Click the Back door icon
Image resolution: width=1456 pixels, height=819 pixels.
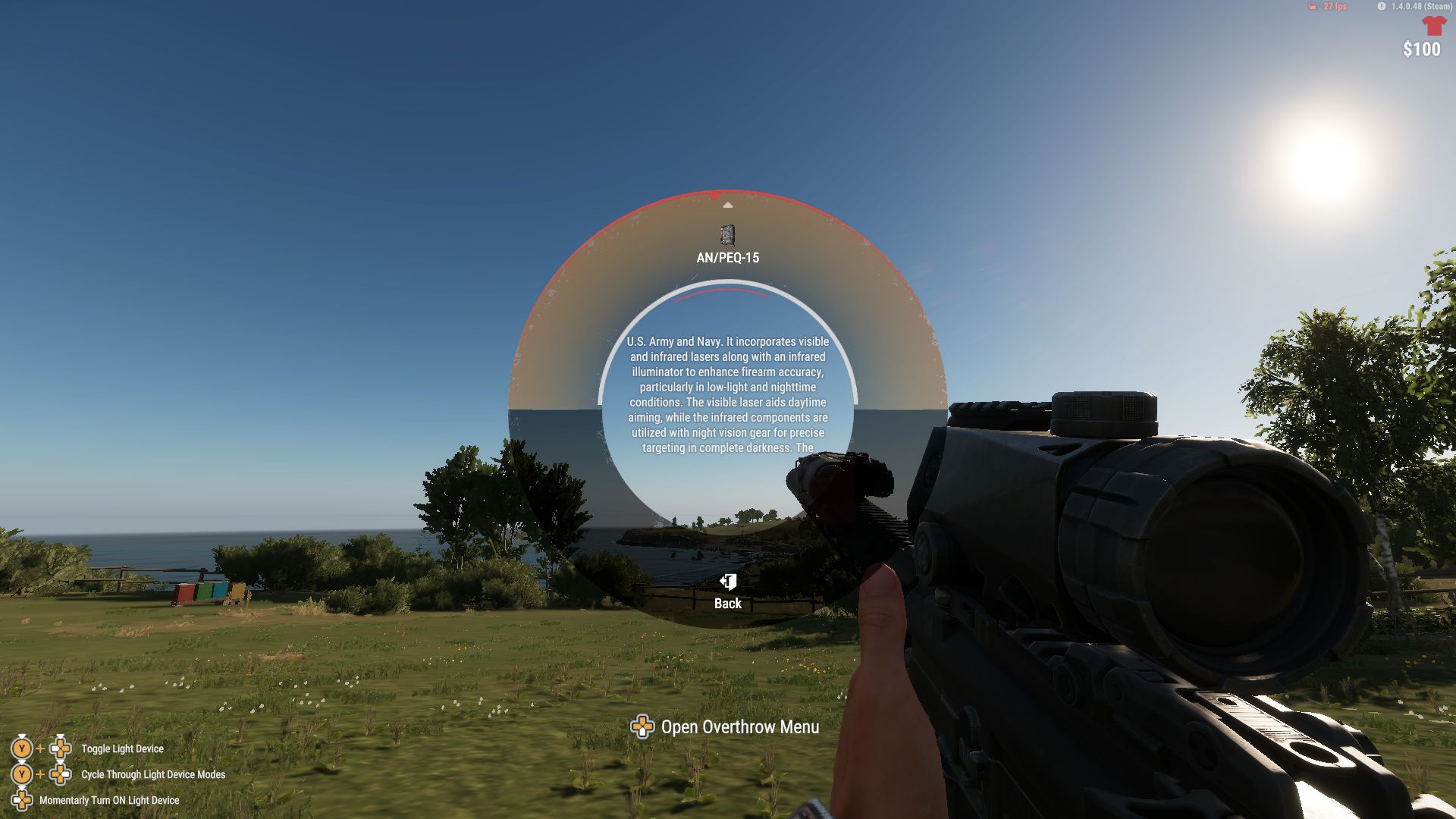click(727, 582)
